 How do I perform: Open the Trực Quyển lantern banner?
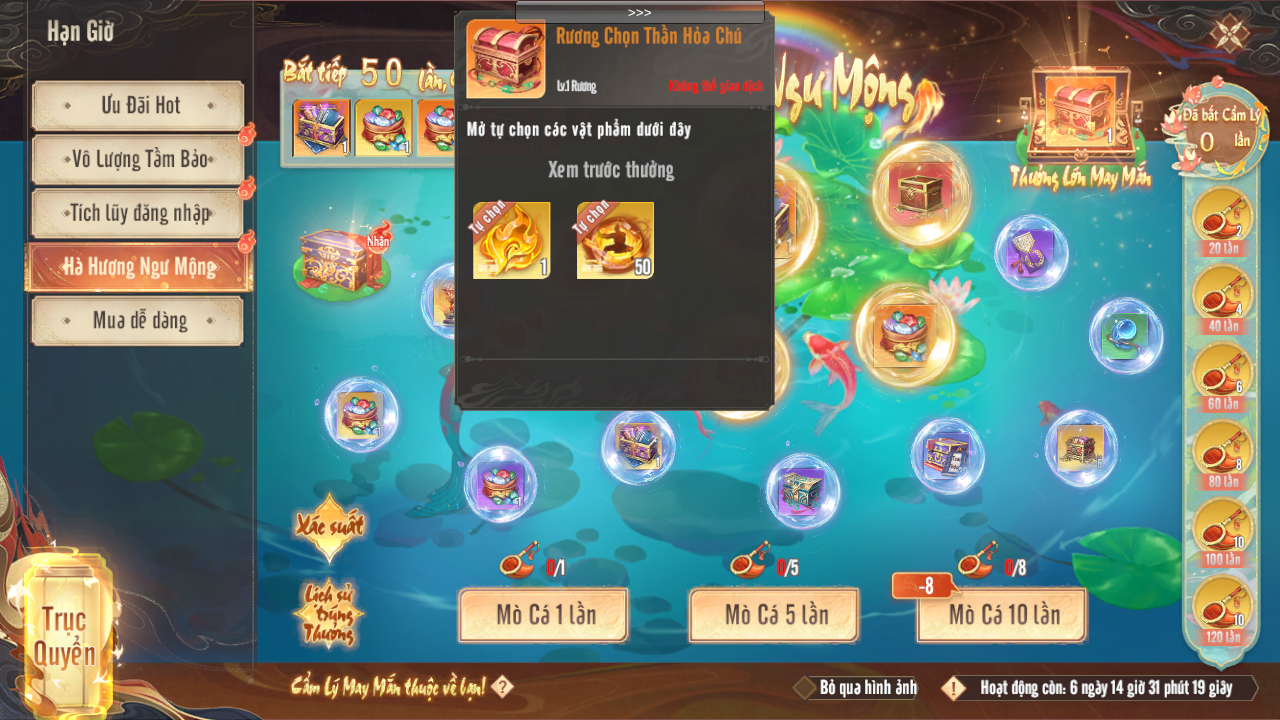pyautogui.click(x=68, y=634)
